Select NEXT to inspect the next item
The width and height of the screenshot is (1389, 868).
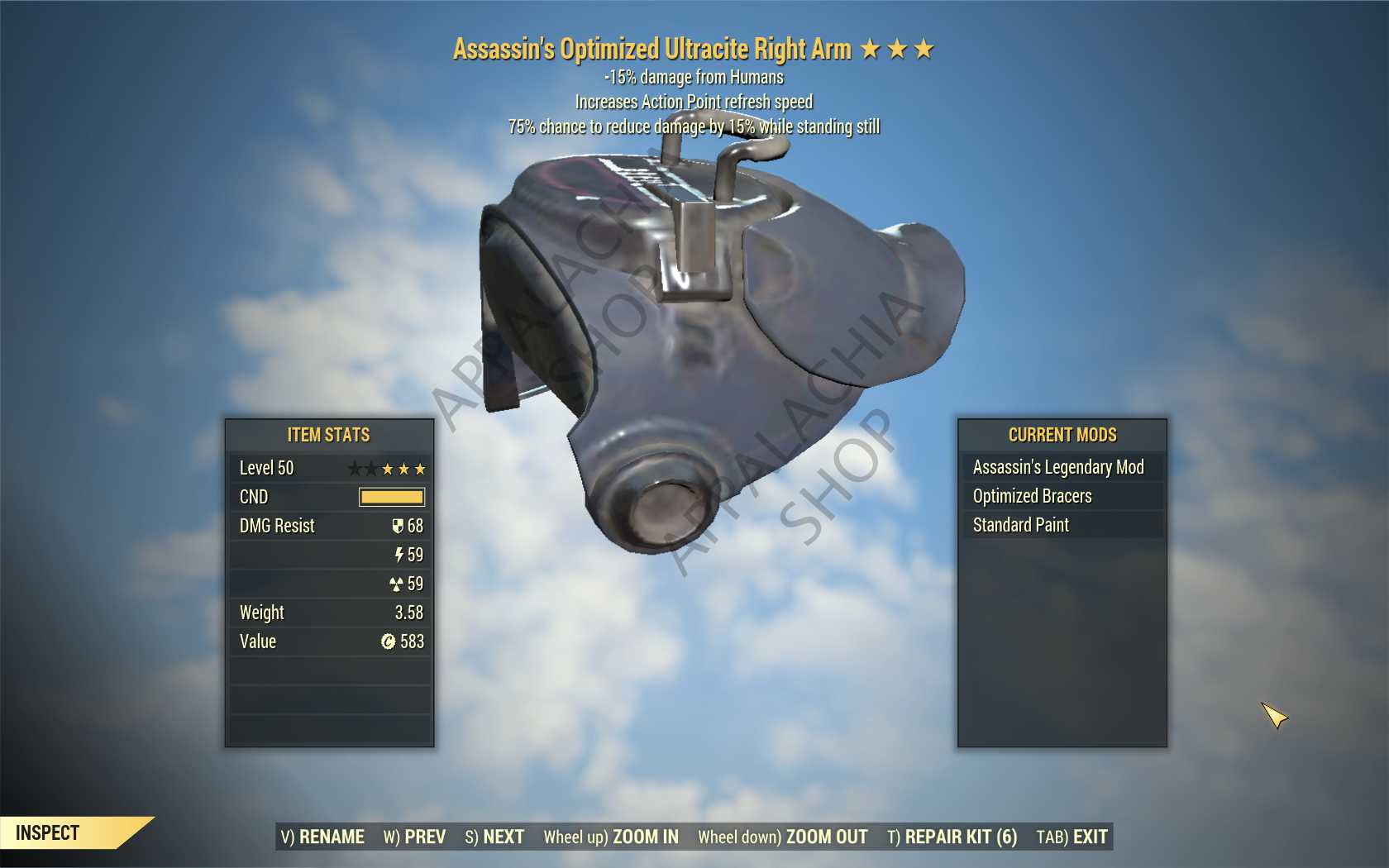(x=494, y=837)
